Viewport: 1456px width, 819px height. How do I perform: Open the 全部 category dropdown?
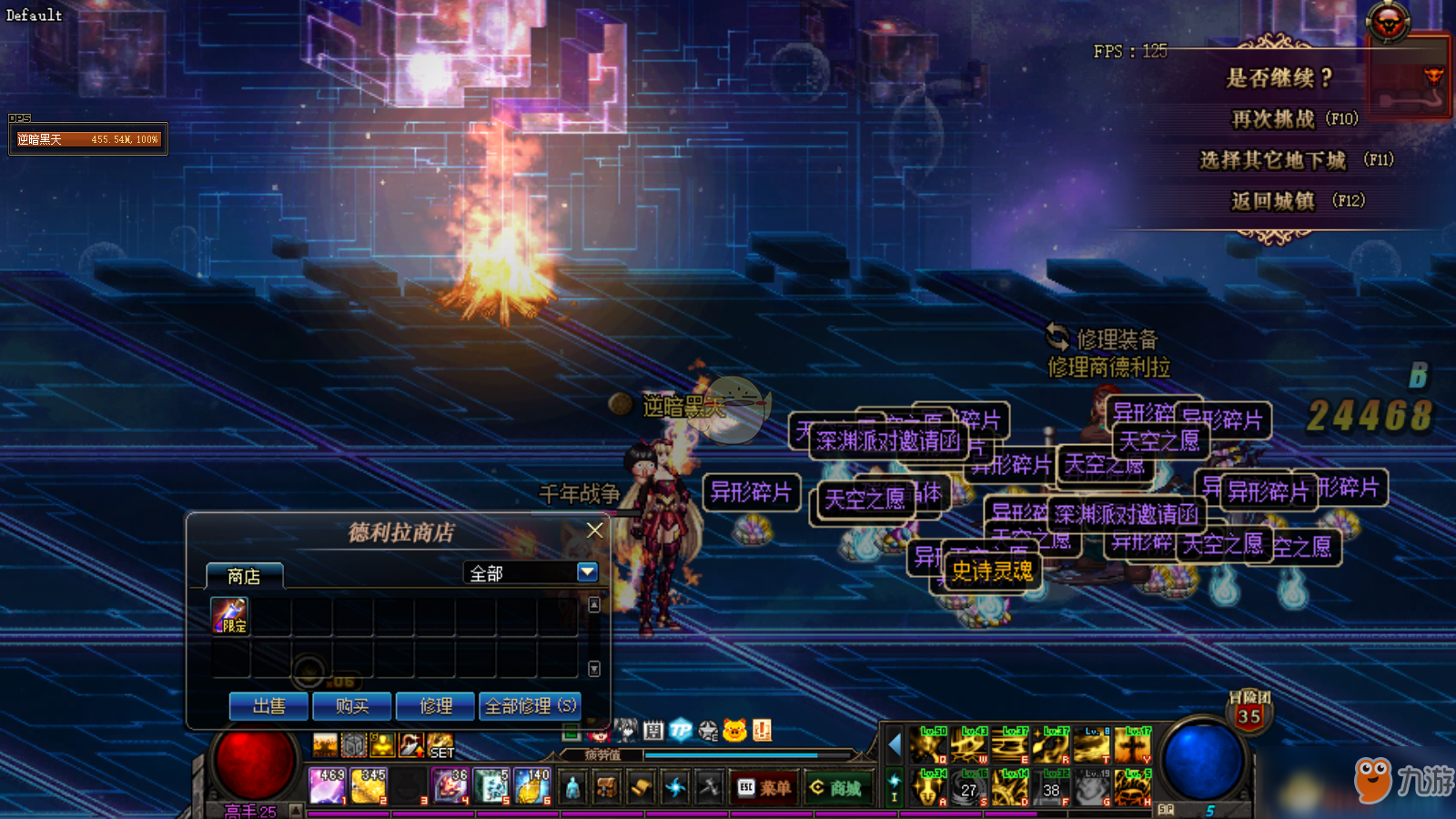coord(587,572)
